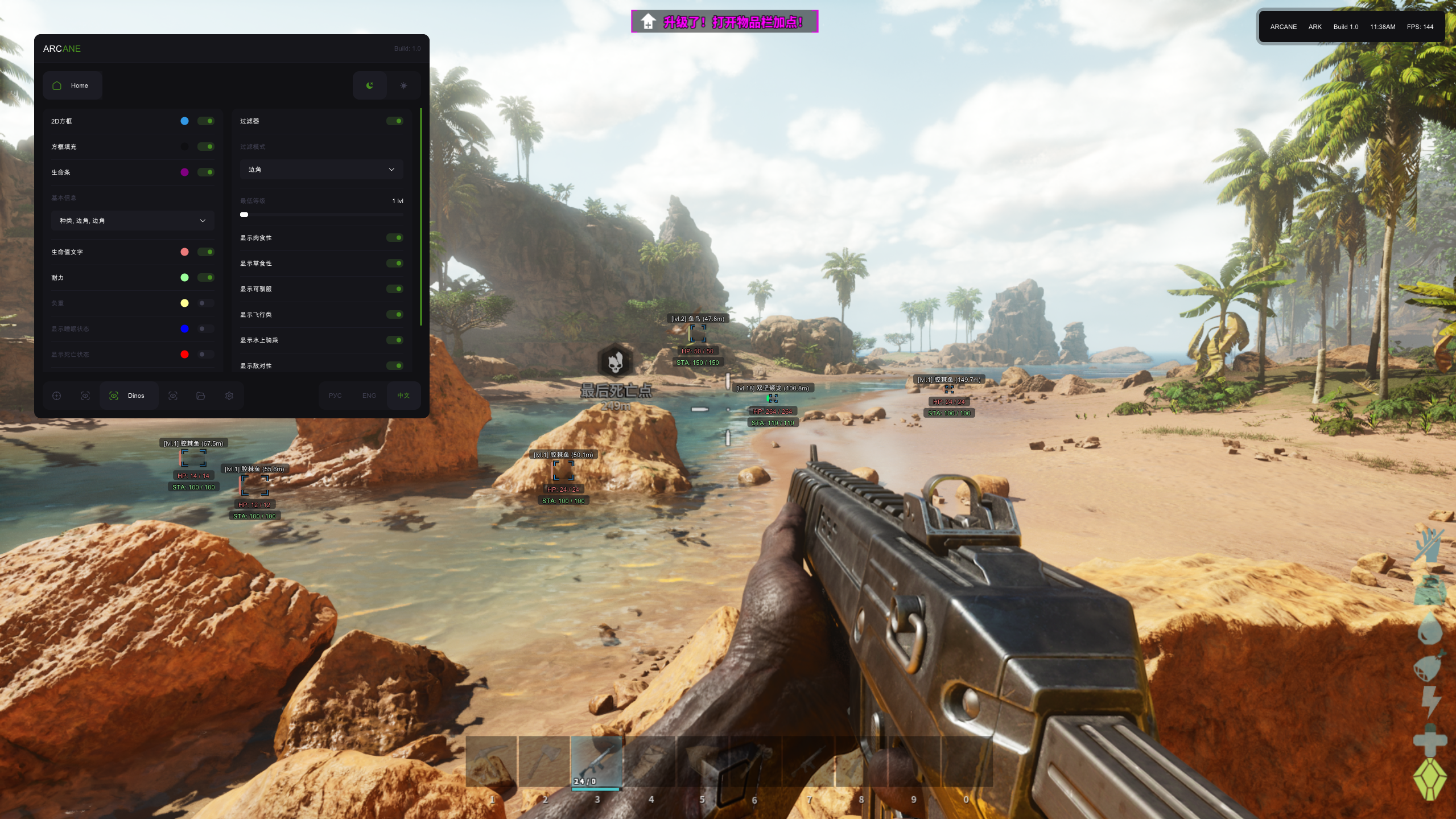Choose the hatchet in hotbar slot 2
1456x819 pixels.
[x=544, y=762]
